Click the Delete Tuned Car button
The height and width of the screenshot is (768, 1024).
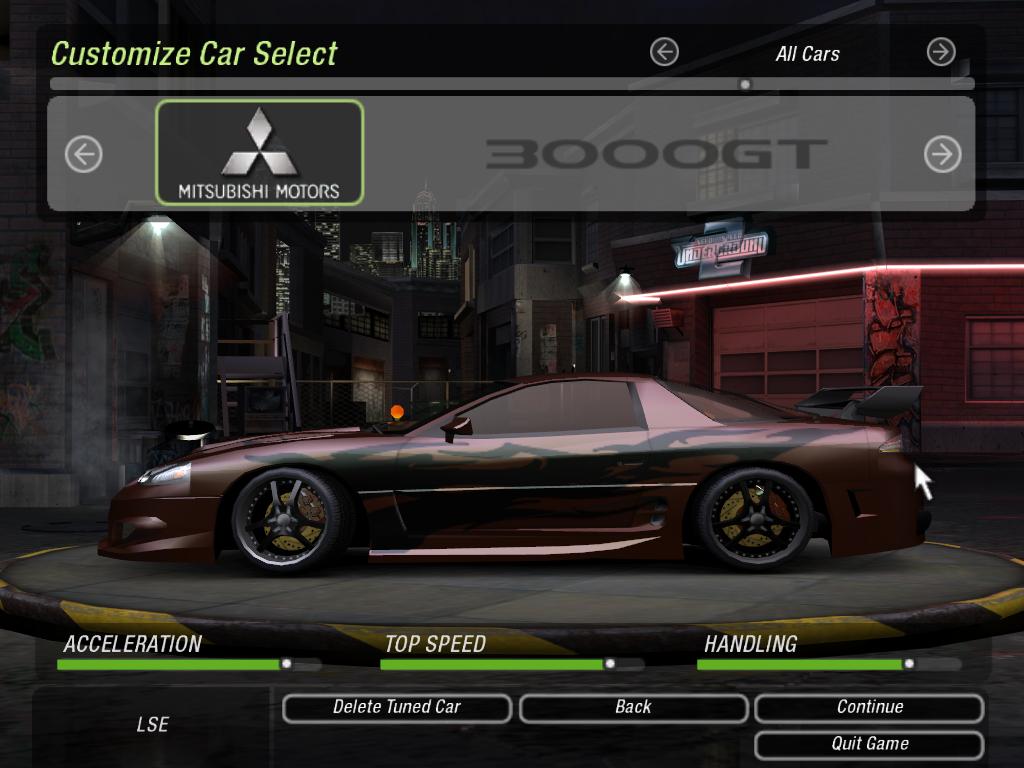point(397,708)
